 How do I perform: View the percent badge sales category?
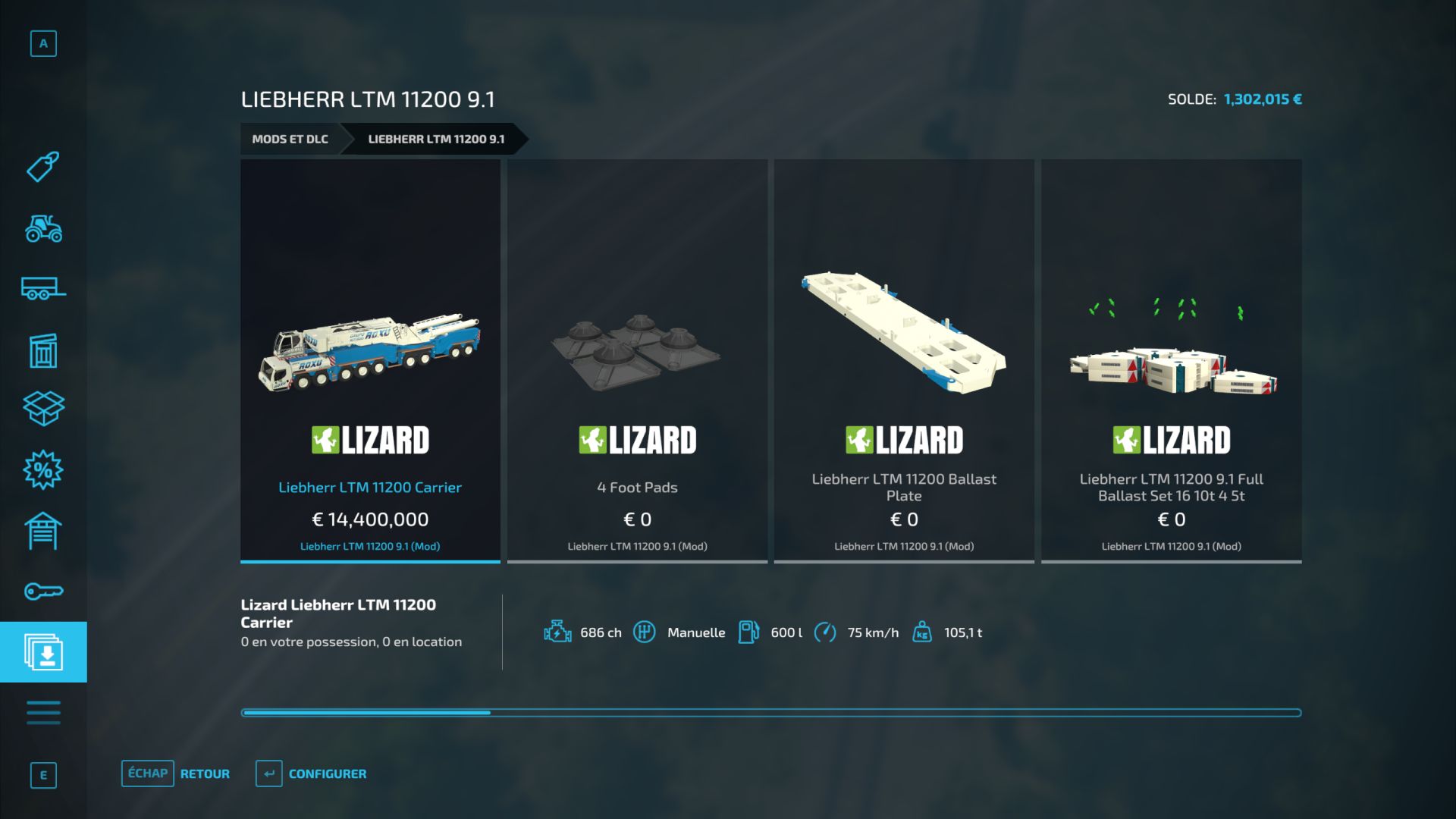click(43, 470)
